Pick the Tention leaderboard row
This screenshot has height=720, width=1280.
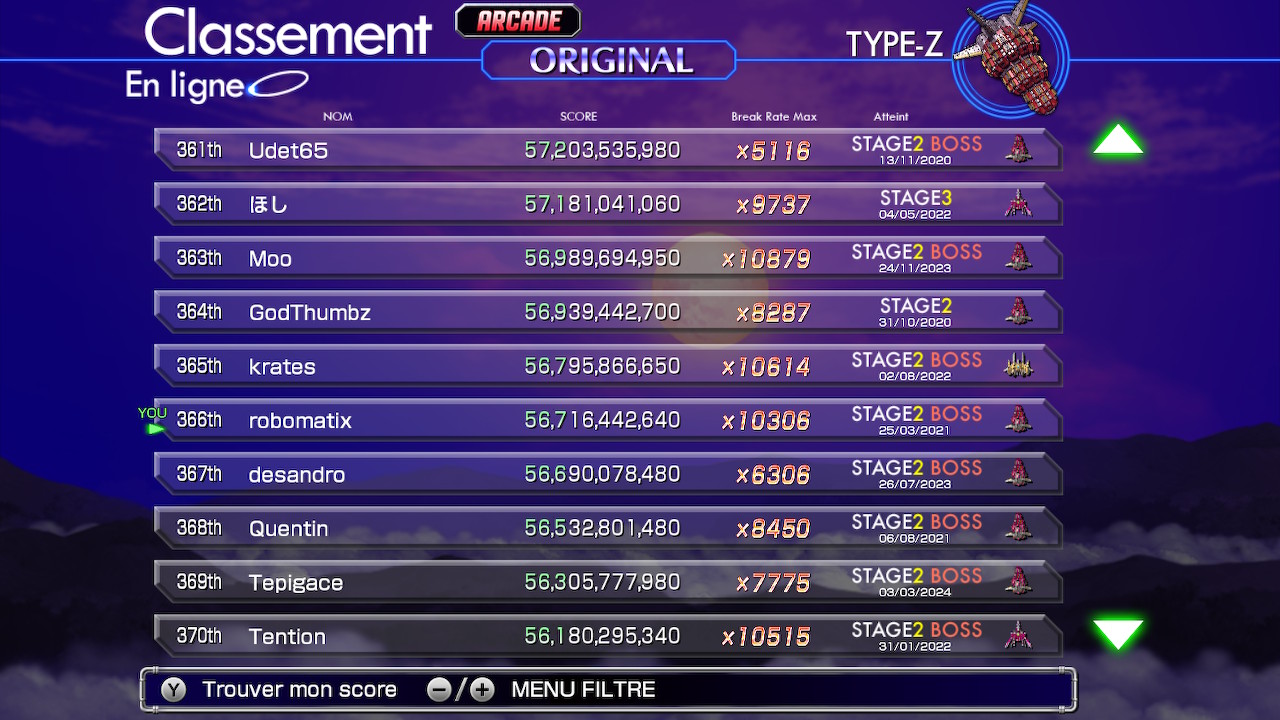pos(607,636)
